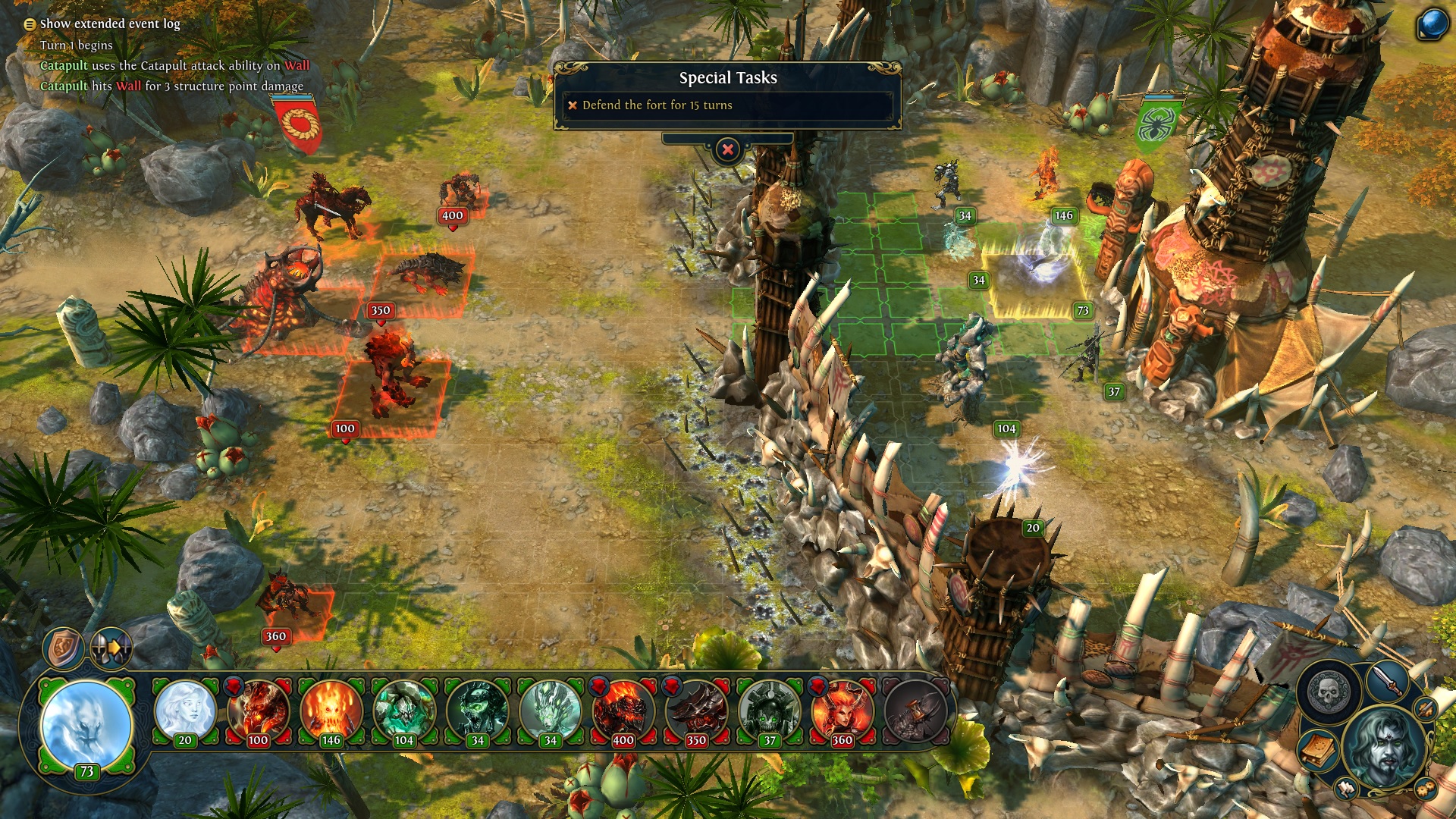Click the skull medallion ability
This screenshot has height=819, width=1456.
(1329, 692)
